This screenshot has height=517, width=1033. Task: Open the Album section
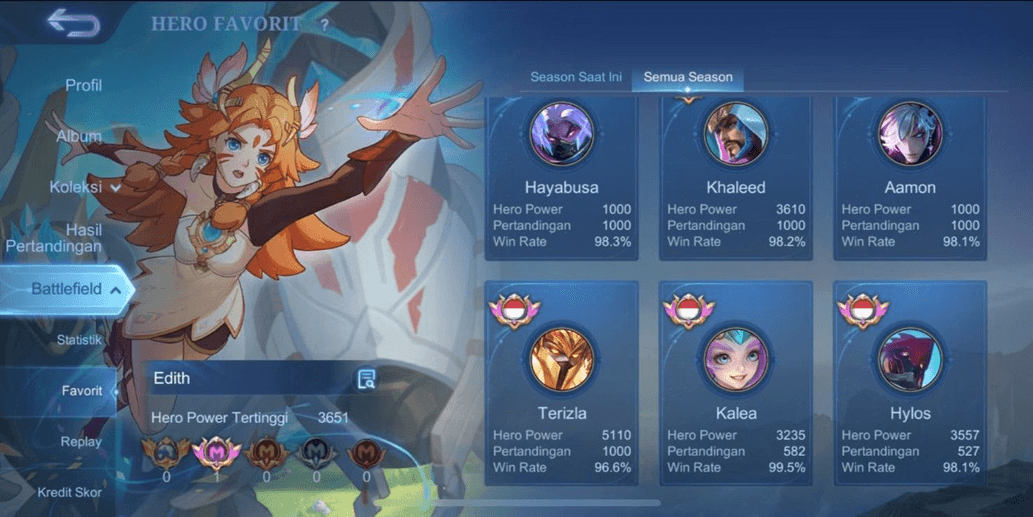click(x=79, y=136)
